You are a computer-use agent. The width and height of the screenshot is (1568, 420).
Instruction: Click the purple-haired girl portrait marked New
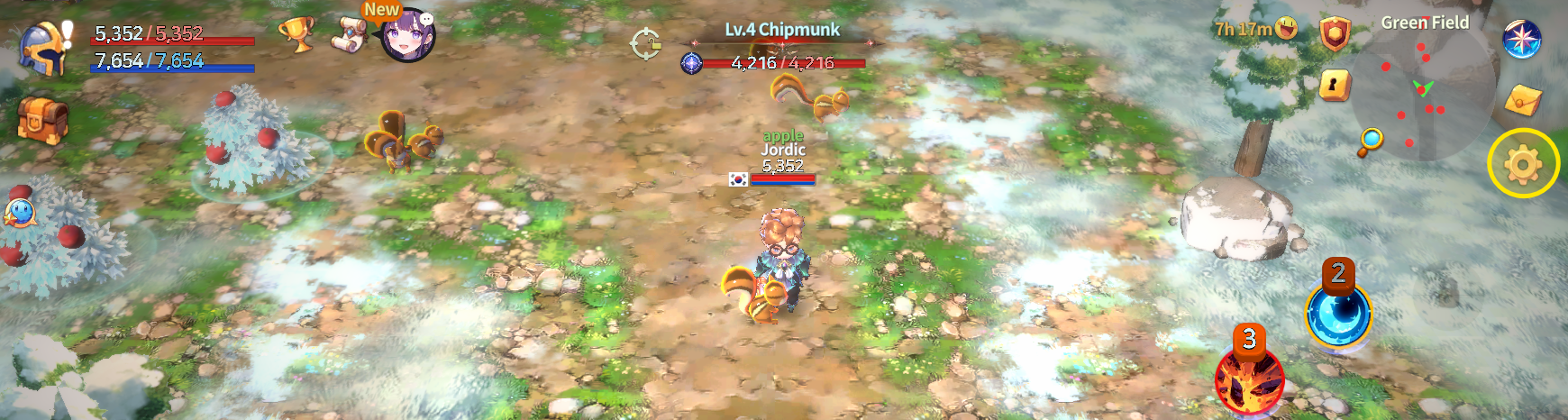pos(408,36)
